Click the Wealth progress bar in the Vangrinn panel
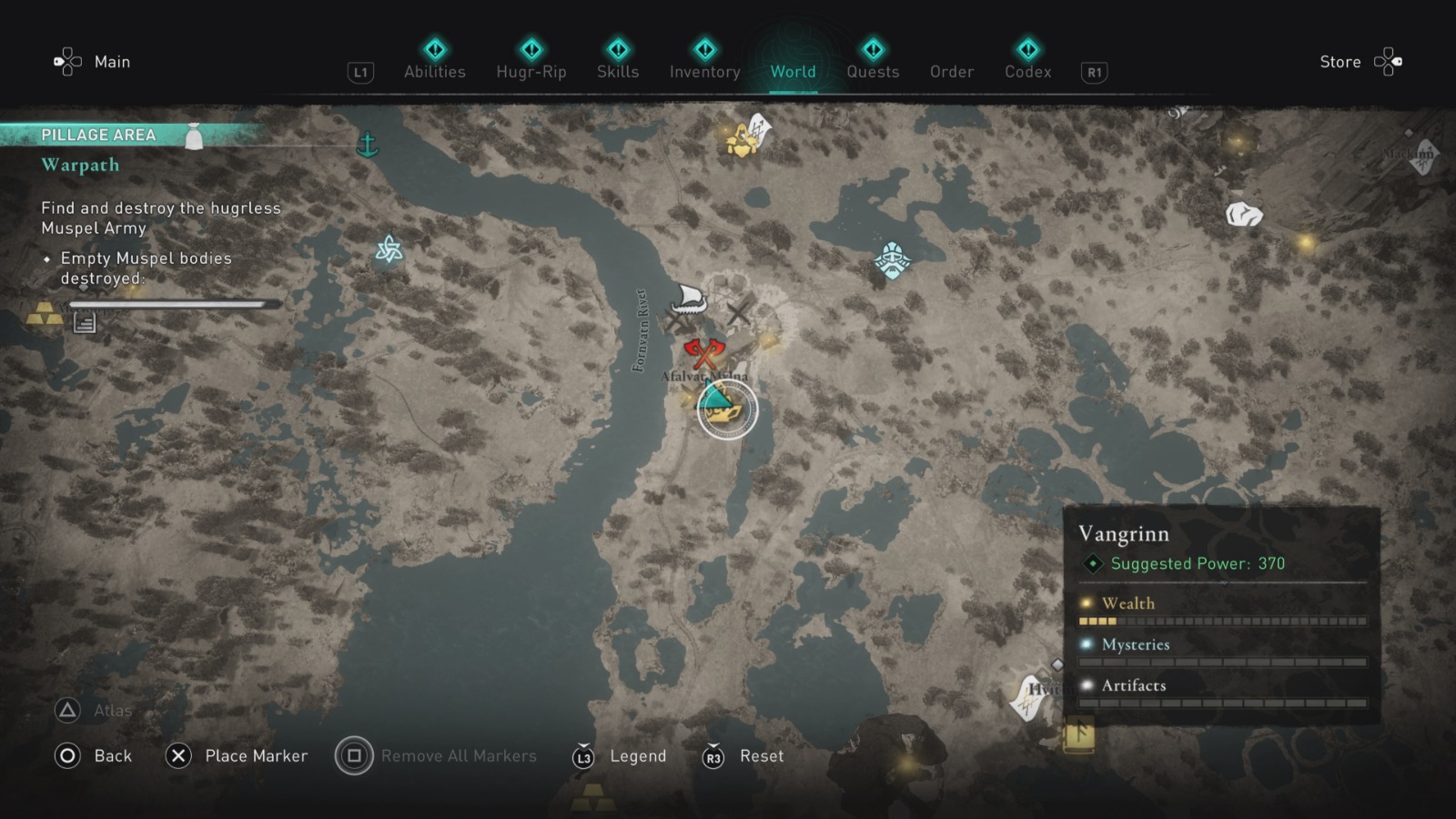Viewport: 1456px width, 819px height. (1224, 620)
